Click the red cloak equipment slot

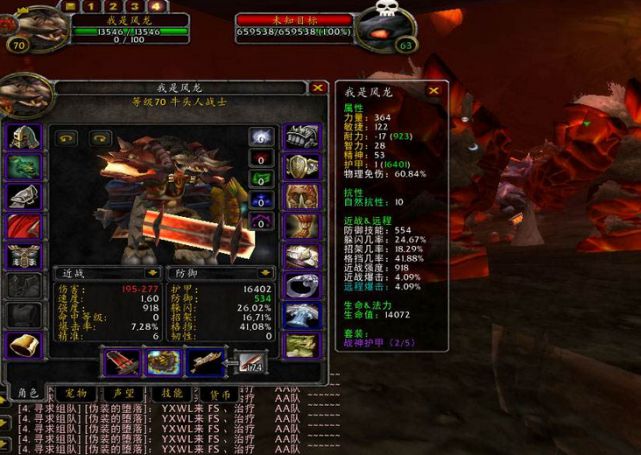24,227
